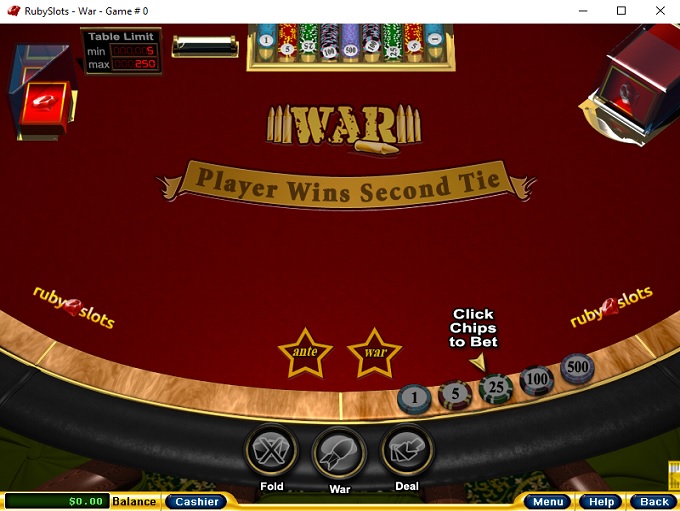Screen dimensions: 680x511
Task: Show the Help screen
Action: 601,501
